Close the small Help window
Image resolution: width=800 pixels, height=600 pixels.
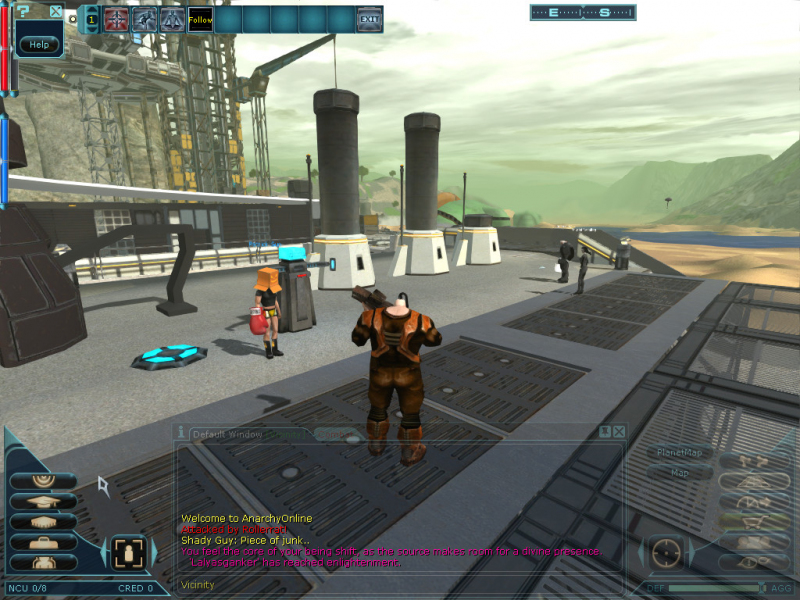tap(56, 12)
